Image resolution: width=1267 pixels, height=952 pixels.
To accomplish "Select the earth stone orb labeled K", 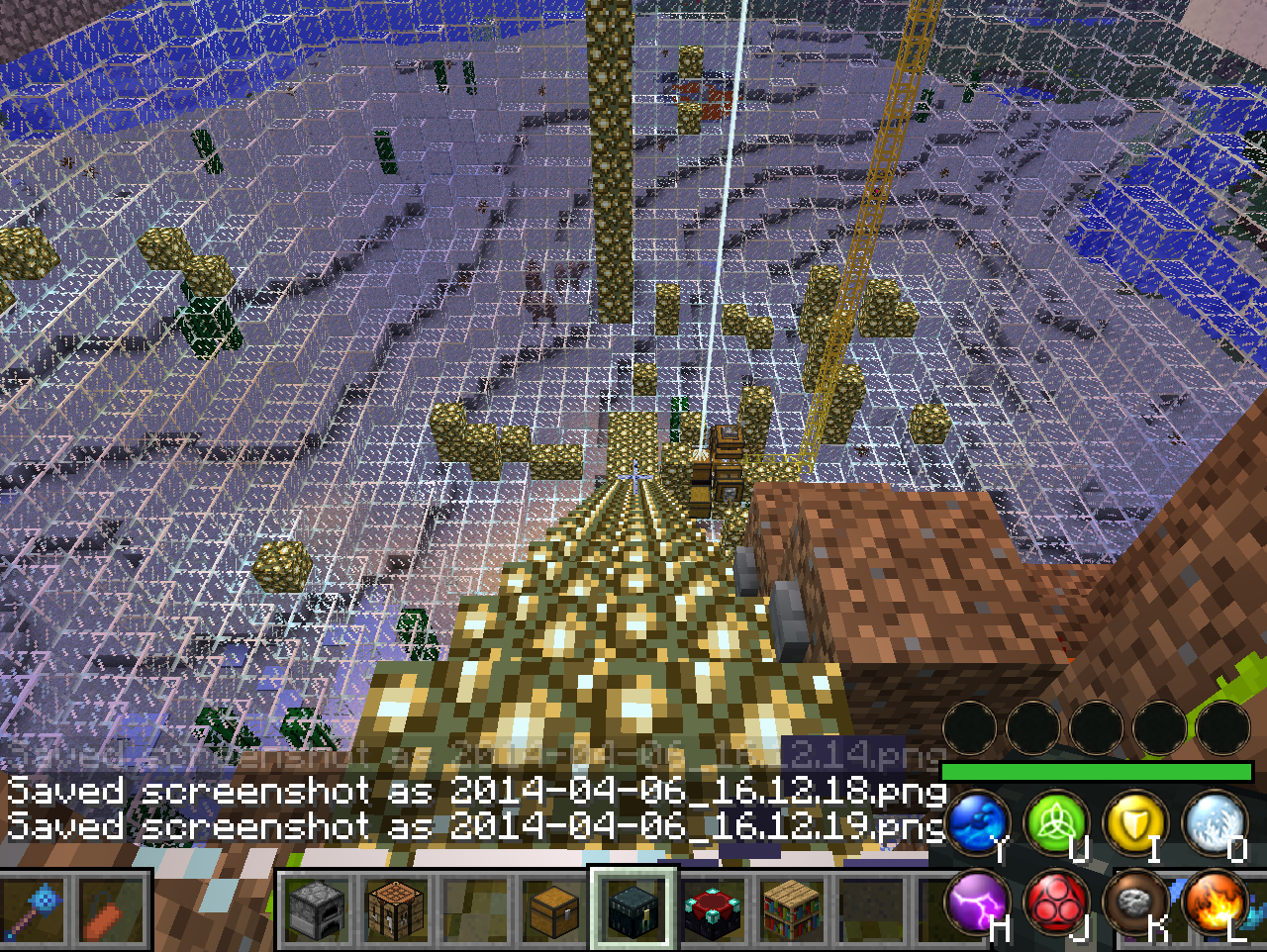I will point(1134,904).
